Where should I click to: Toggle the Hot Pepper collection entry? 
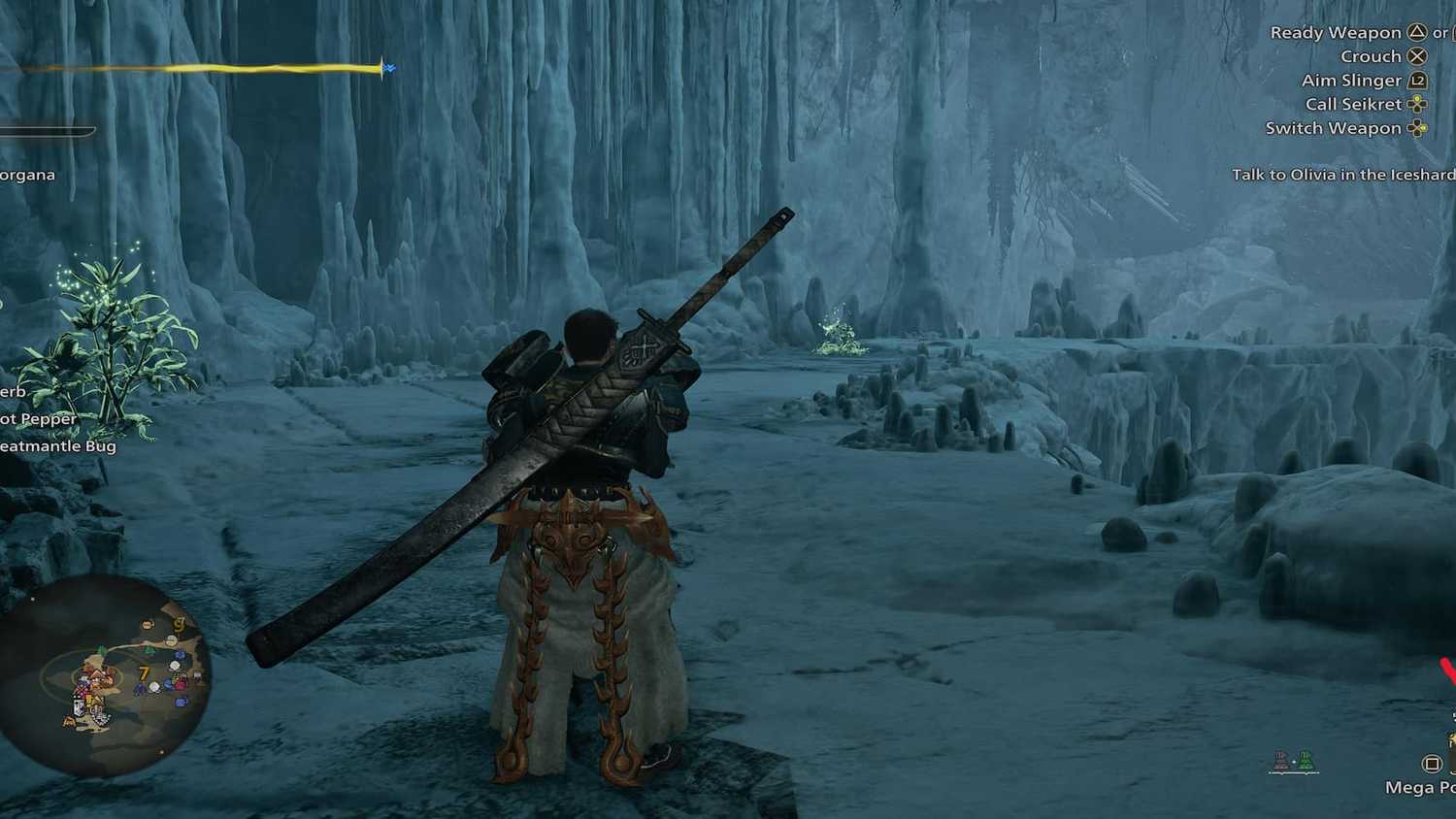point(39,418)
